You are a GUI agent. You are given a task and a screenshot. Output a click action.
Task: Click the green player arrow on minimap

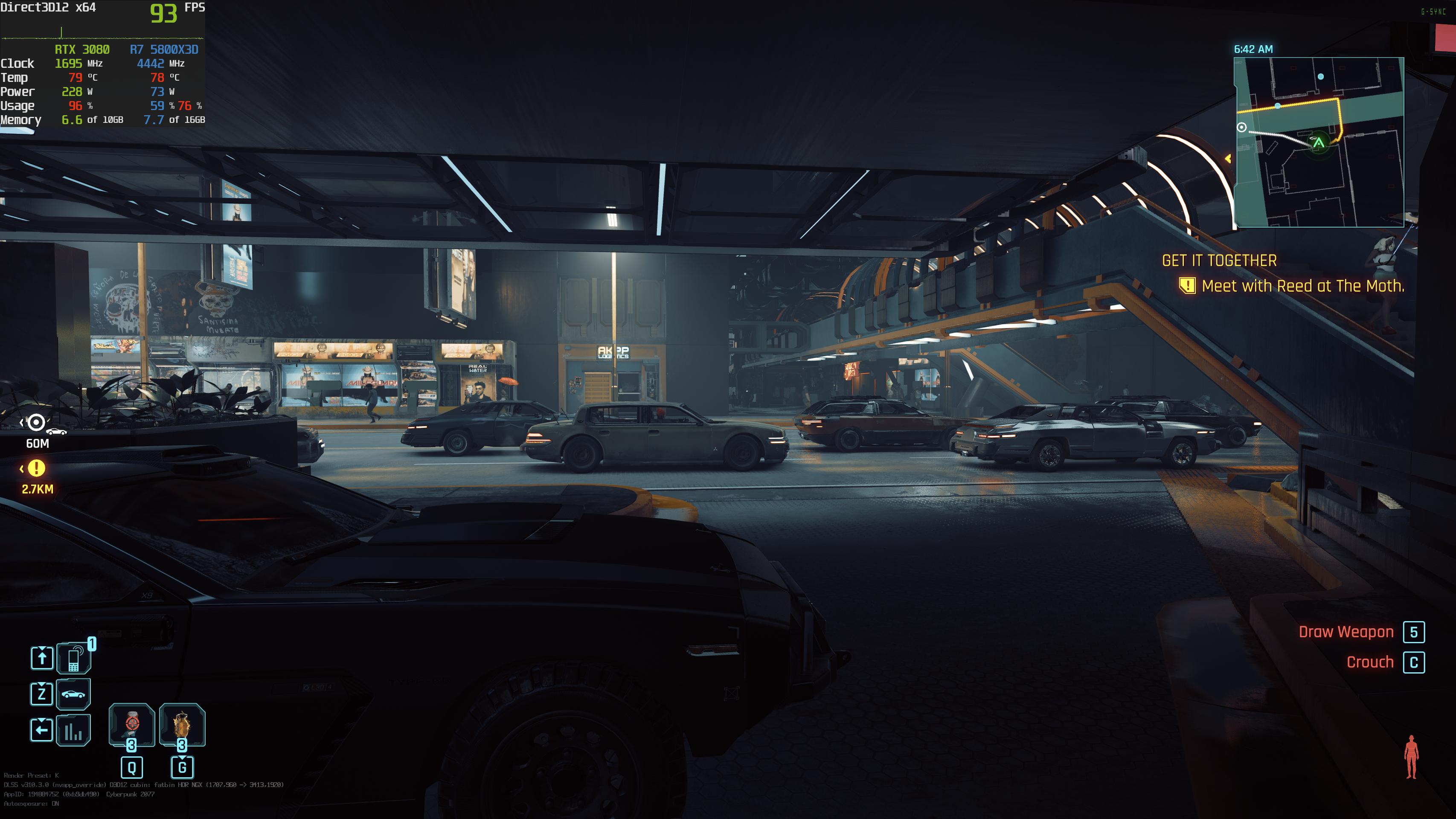pos(1319,143)
